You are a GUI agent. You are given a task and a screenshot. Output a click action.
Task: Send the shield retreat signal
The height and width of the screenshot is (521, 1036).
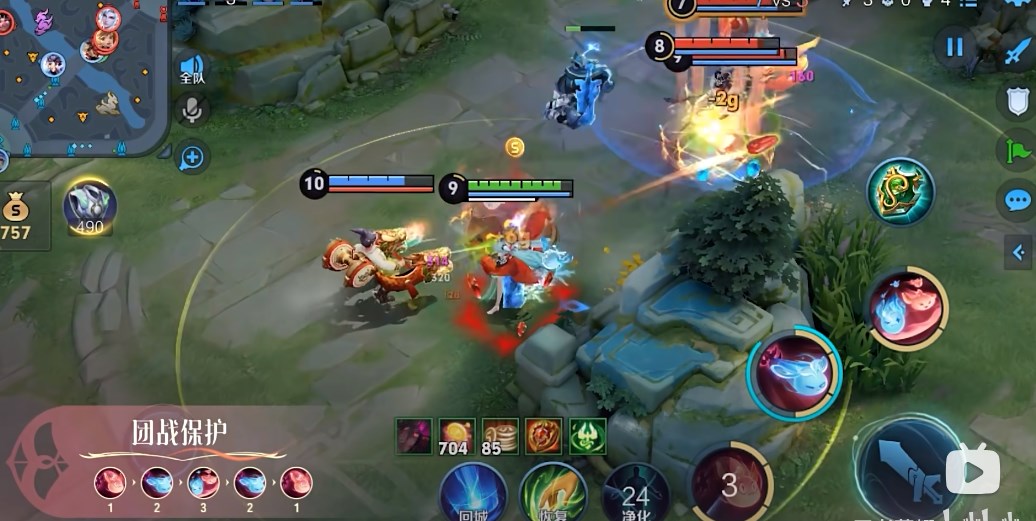coord(1017,101)
